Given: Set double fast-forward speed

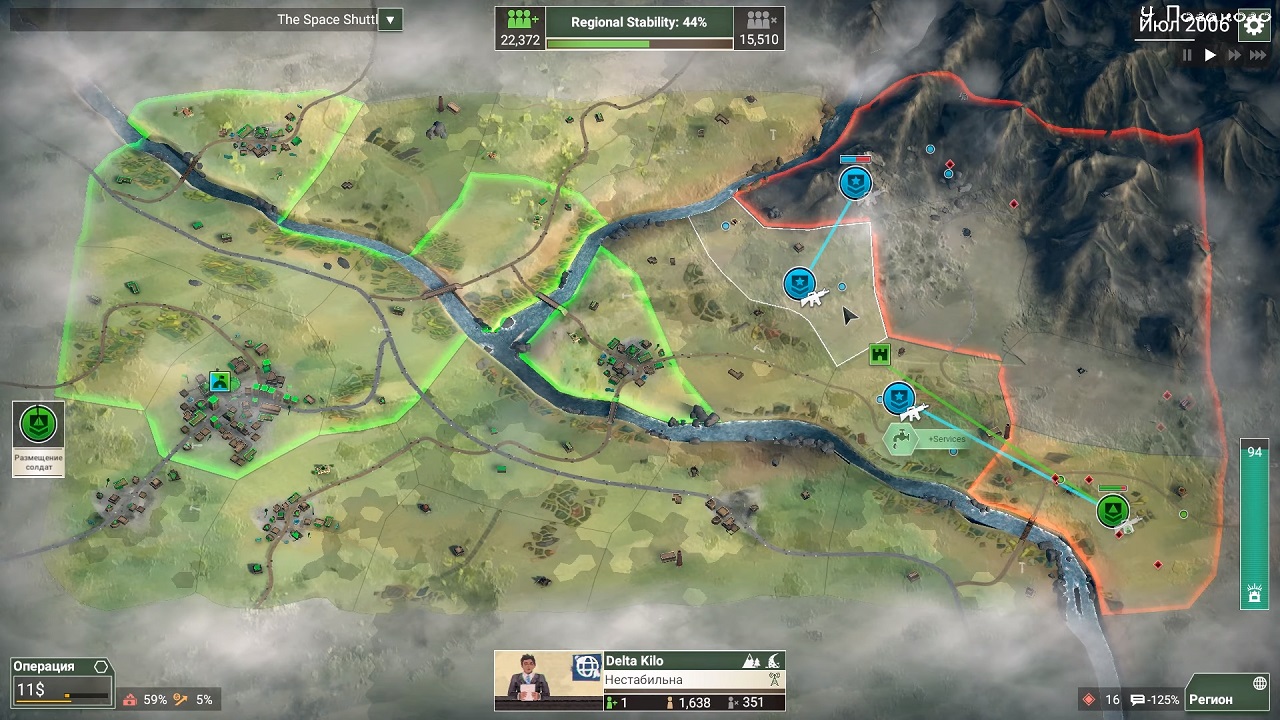Looking at the screenshot, I should [1233, 56].
